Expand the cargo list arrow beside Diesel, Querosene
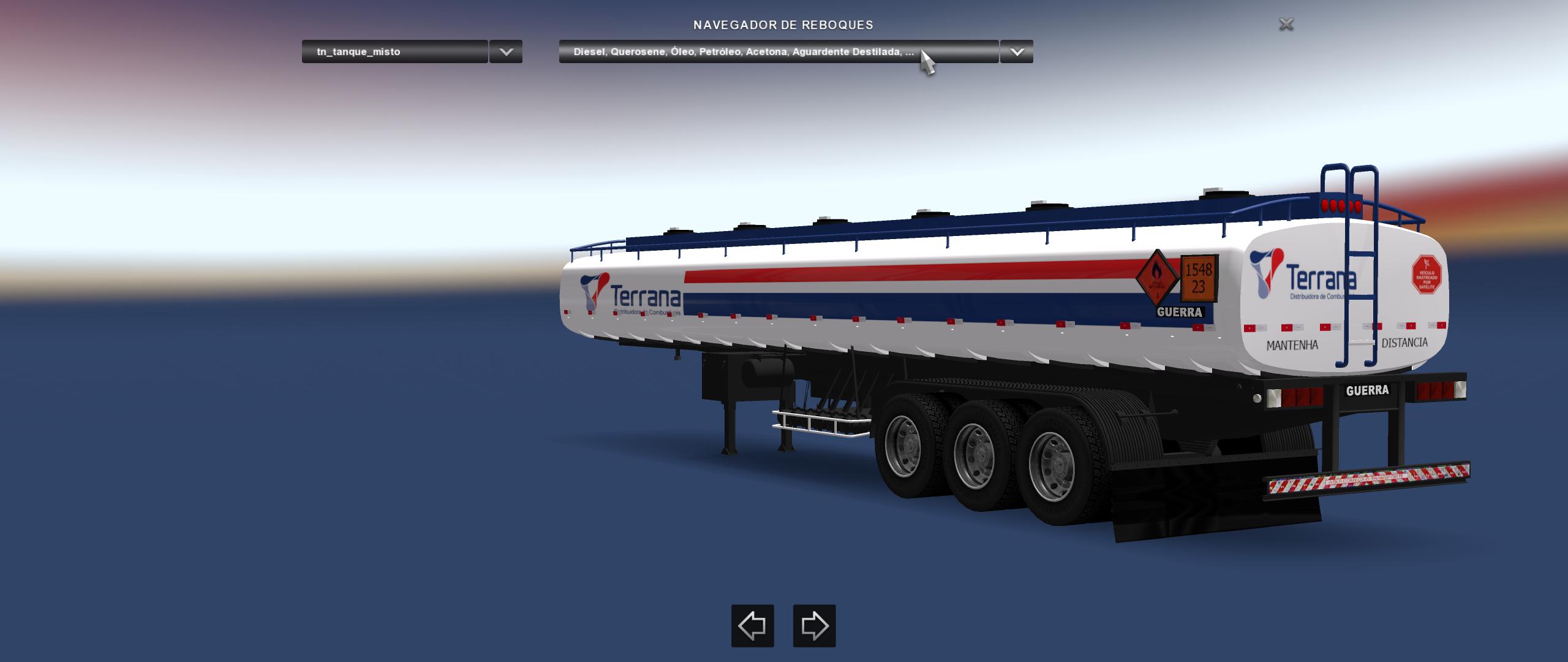The height and width of the screenshot is (662, 1568). tap(1017, 51)
